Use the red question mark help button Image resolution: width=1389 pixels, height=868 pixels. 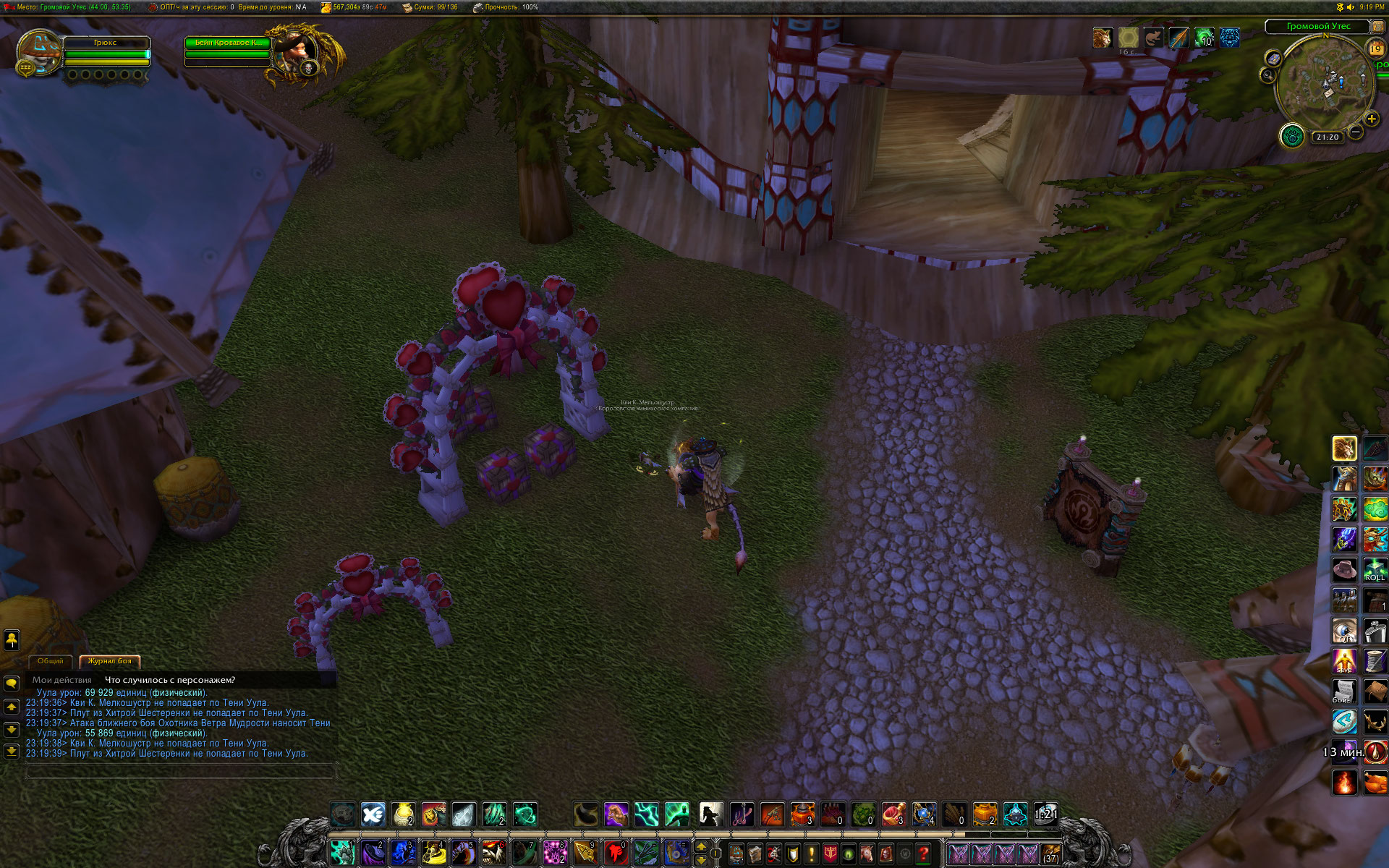923,854
